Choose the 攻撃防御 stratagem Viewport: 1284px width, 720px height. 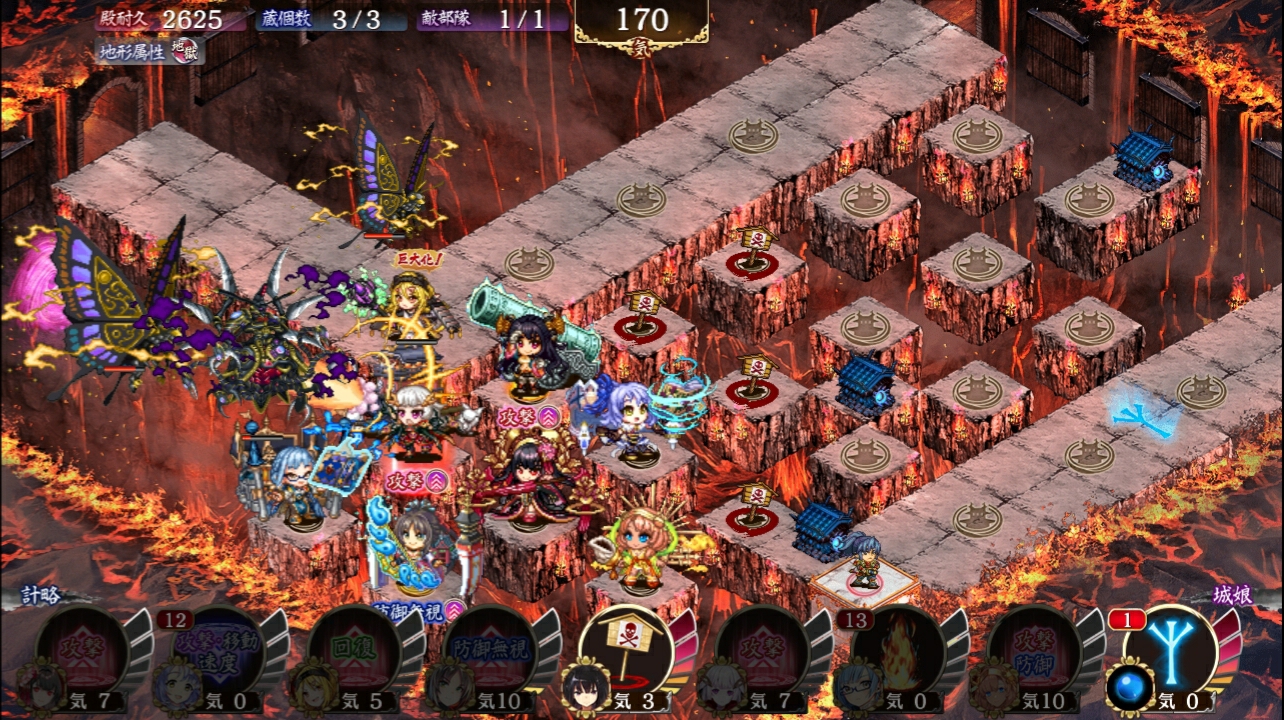pos(1033,648)
